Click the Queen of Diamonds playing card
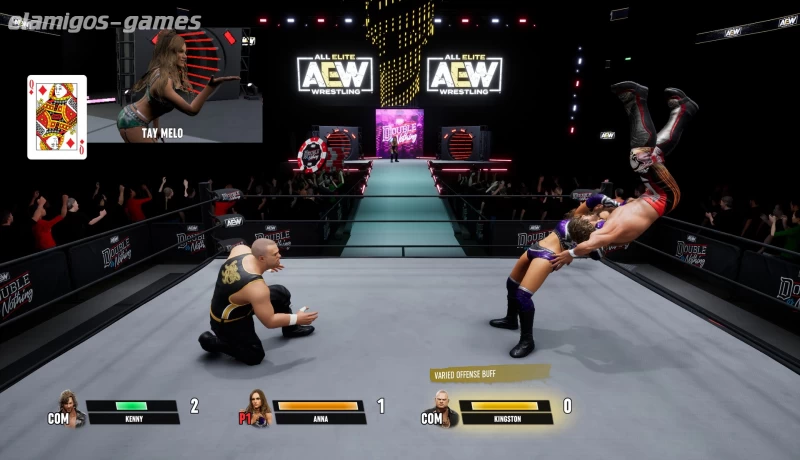Viewport: 800px width, 460px height. click(57, 117)
